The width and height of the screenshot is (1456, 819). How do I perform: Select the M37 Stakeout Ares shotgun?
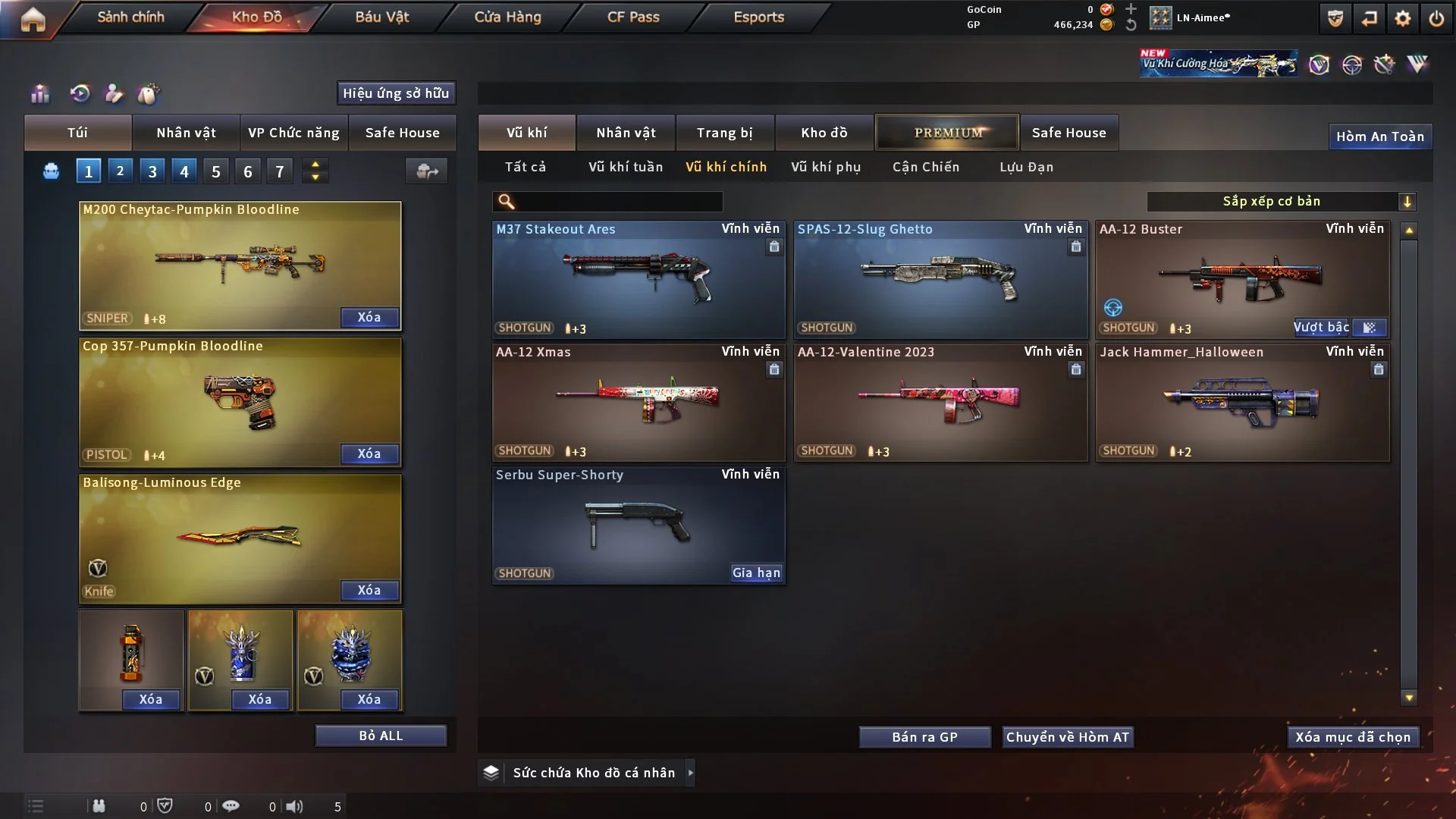638,279
